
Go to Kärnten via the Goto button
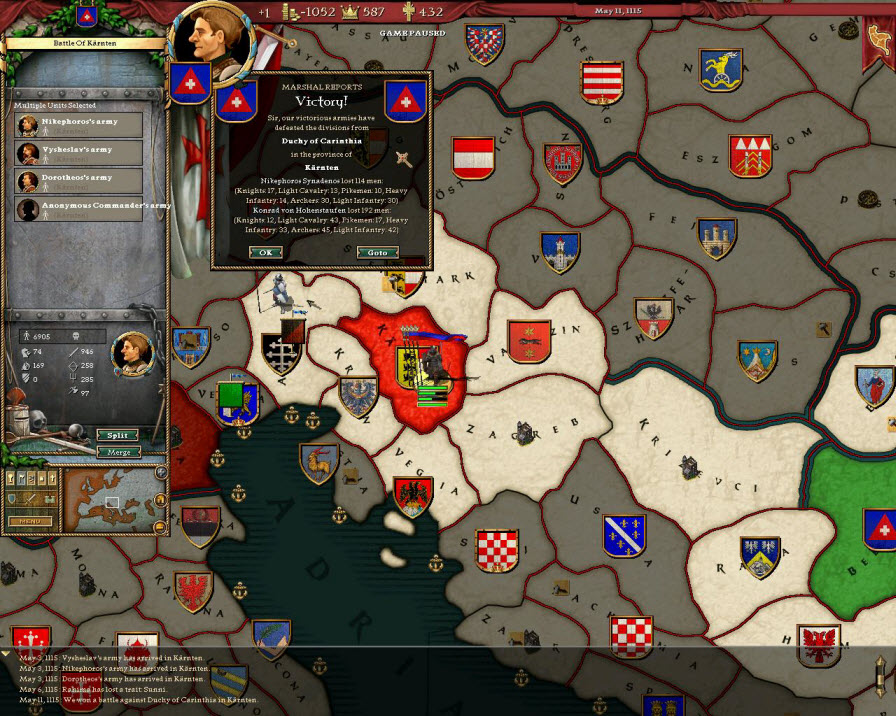pos(377,253)
